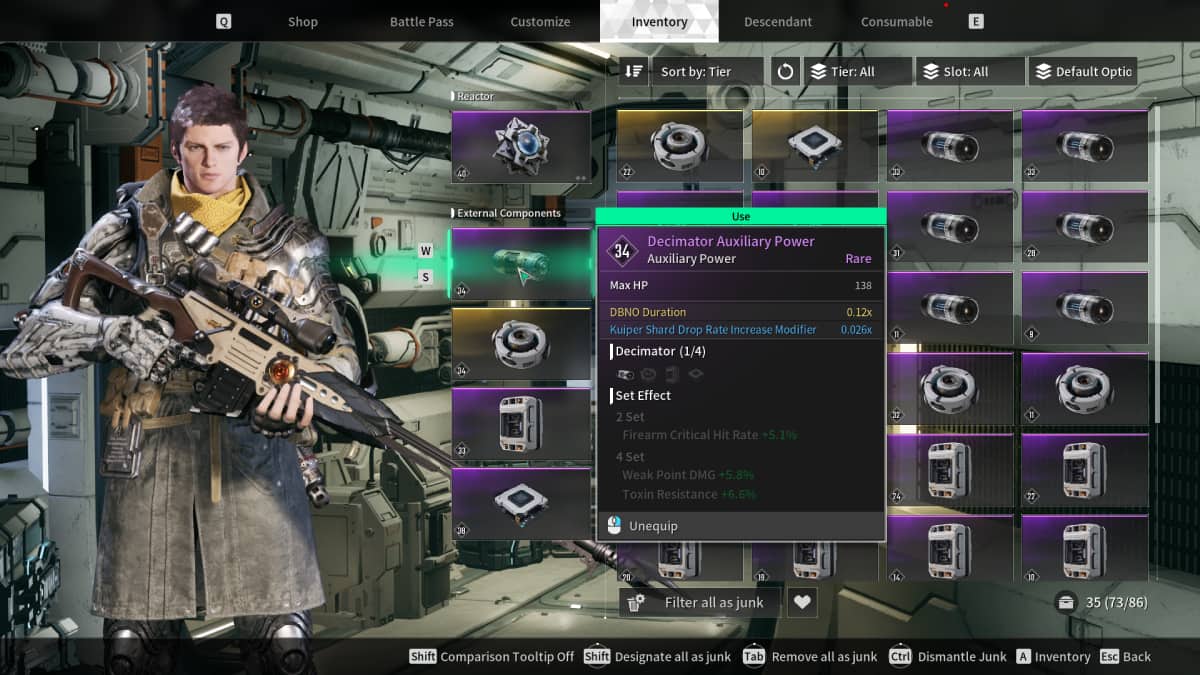Open the Shop tab
The image size is (1200, 675).
pyautogui.click(x=302, y=22)
